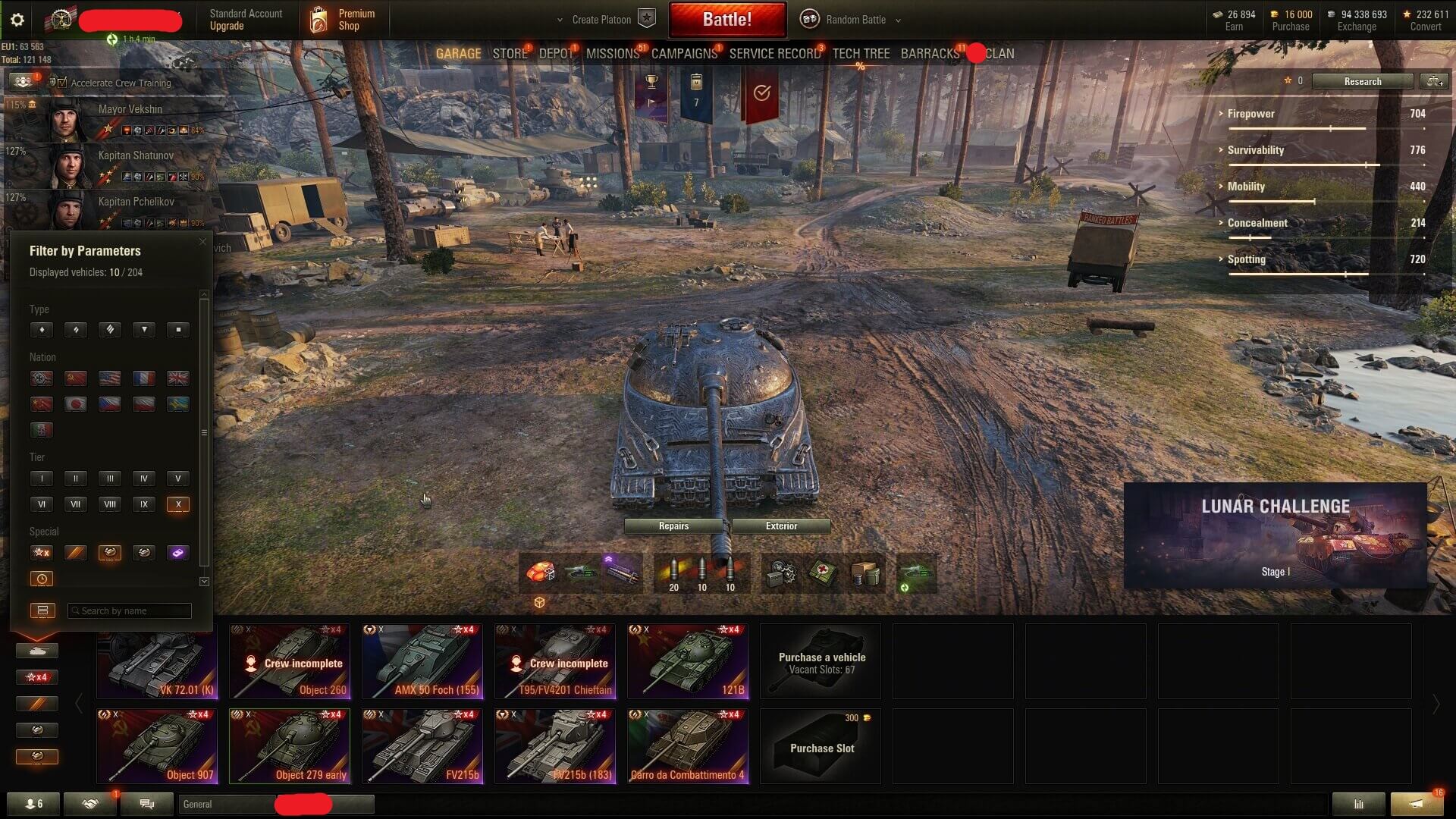Viewport: 1456px width, 819px height.
Task: Open the Repairs panel
Action: 673,526
